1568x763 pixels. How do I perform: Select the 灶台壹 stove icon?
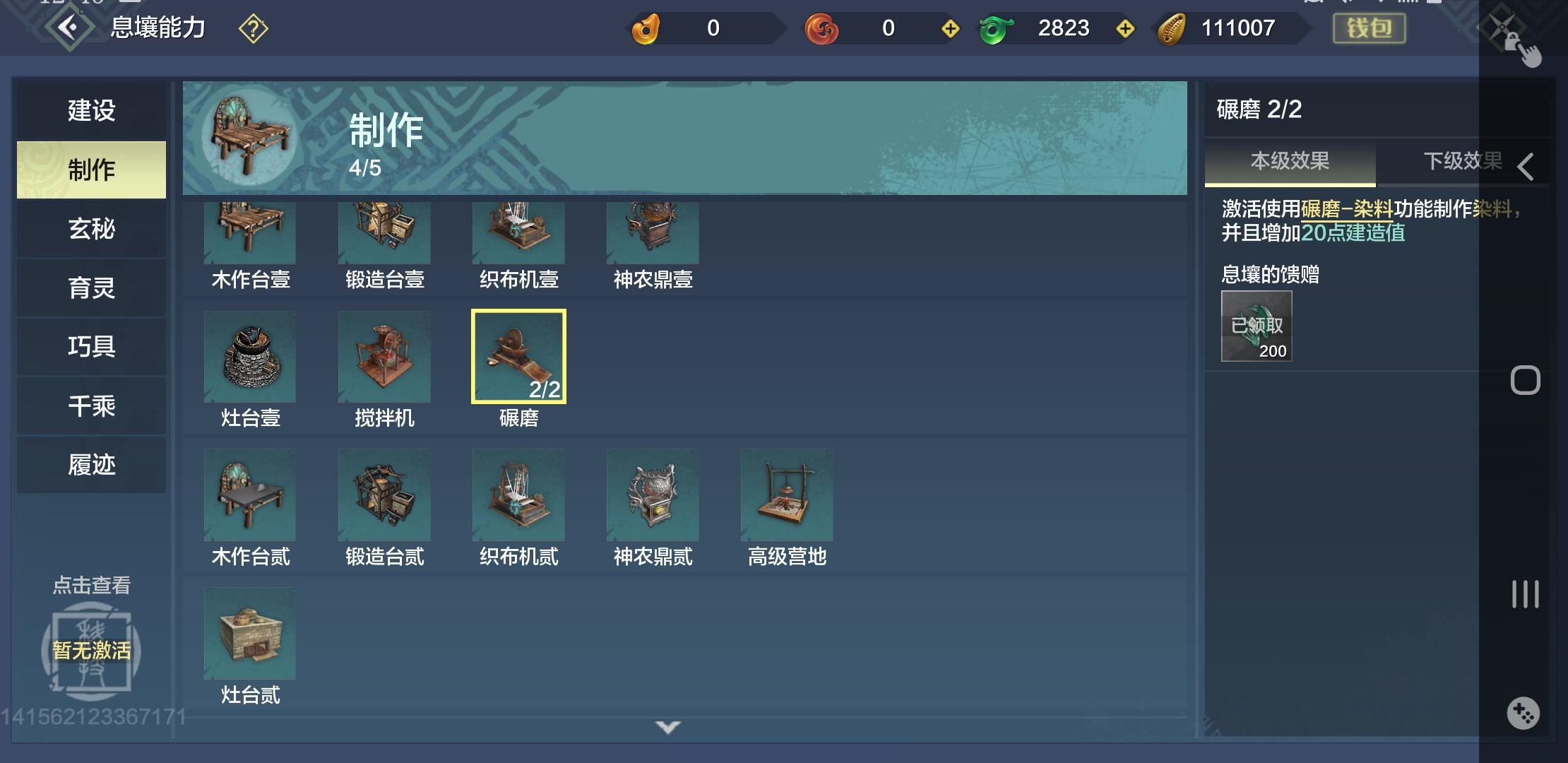250,357
